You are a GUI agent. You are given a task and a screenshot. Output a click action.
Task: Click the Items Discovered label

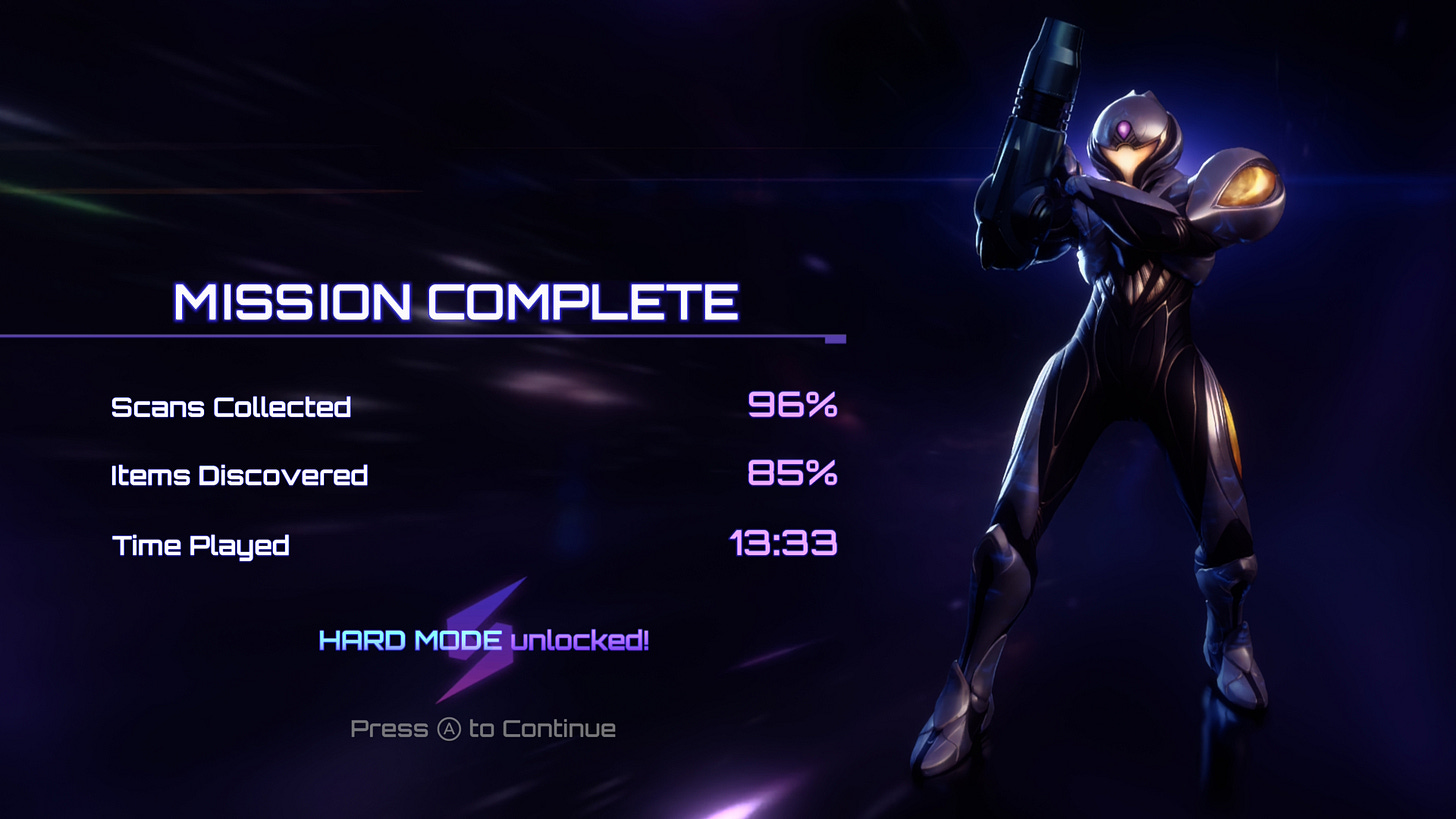point(240,475)
